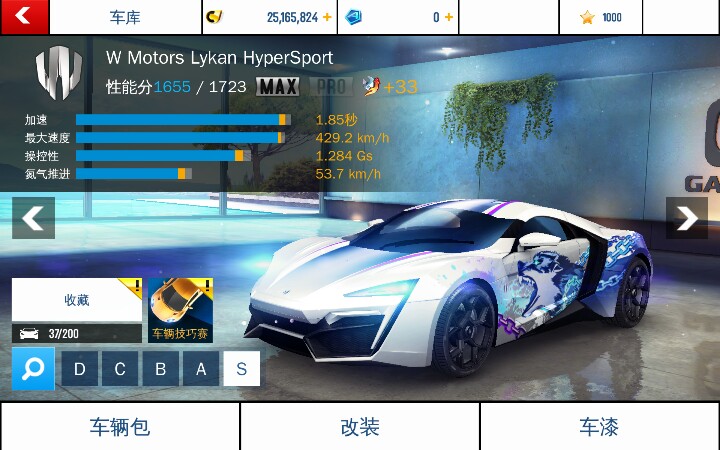Open the star level 1000 display
The width and height of the screenshot is (720, 450).
click(601, 17)
